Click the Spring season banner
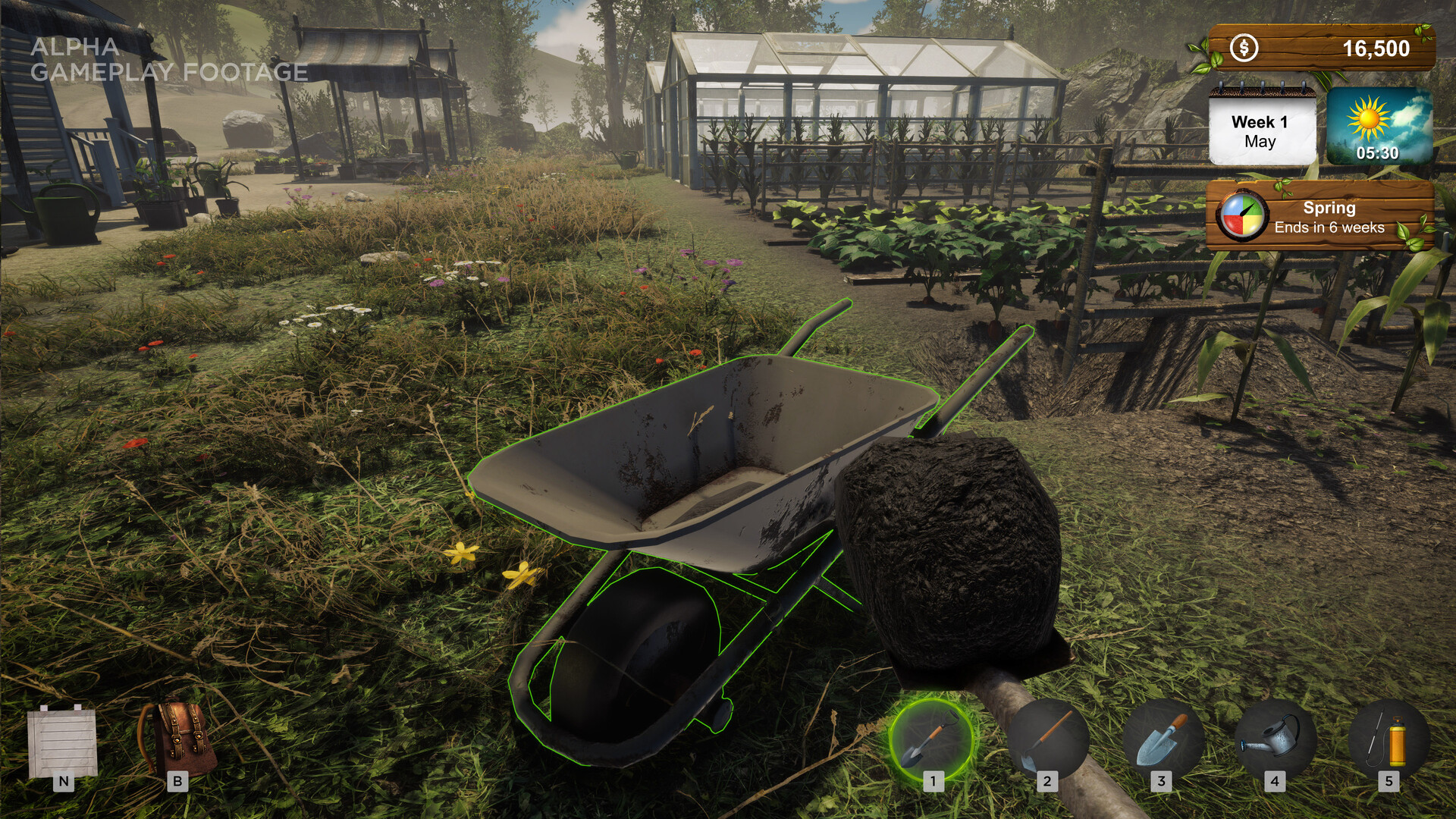Screen dimensions: 1456x819 (1328, 208)
